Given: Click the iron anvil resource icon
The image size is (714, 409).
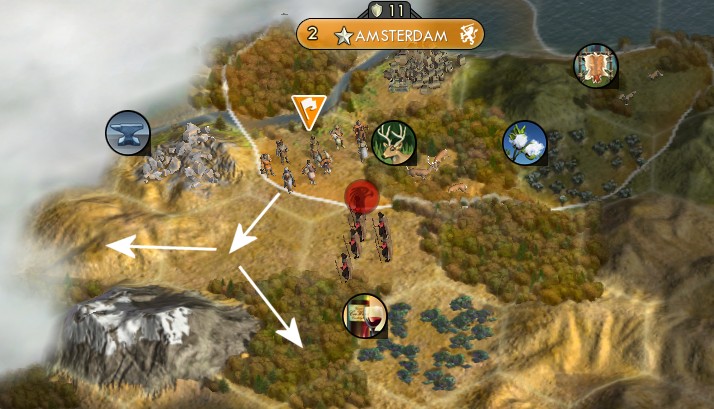Looking at the screenshot, I should point(129,132).
